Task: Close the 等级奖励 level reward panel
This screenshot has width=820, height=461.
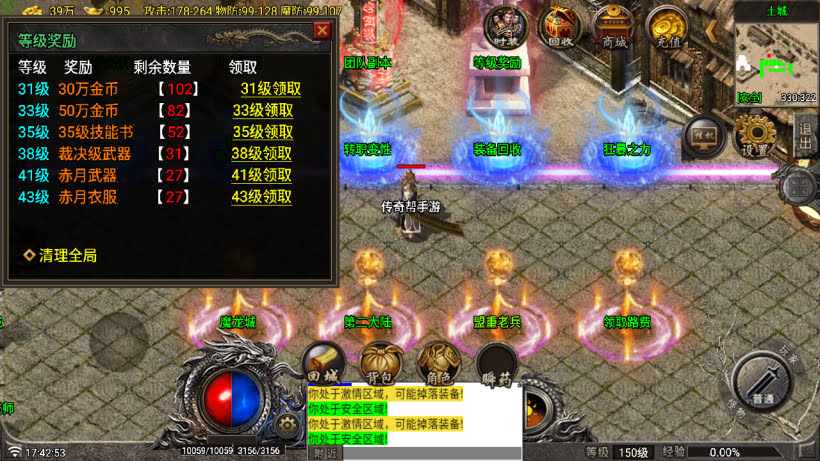Action: (322, 30)
